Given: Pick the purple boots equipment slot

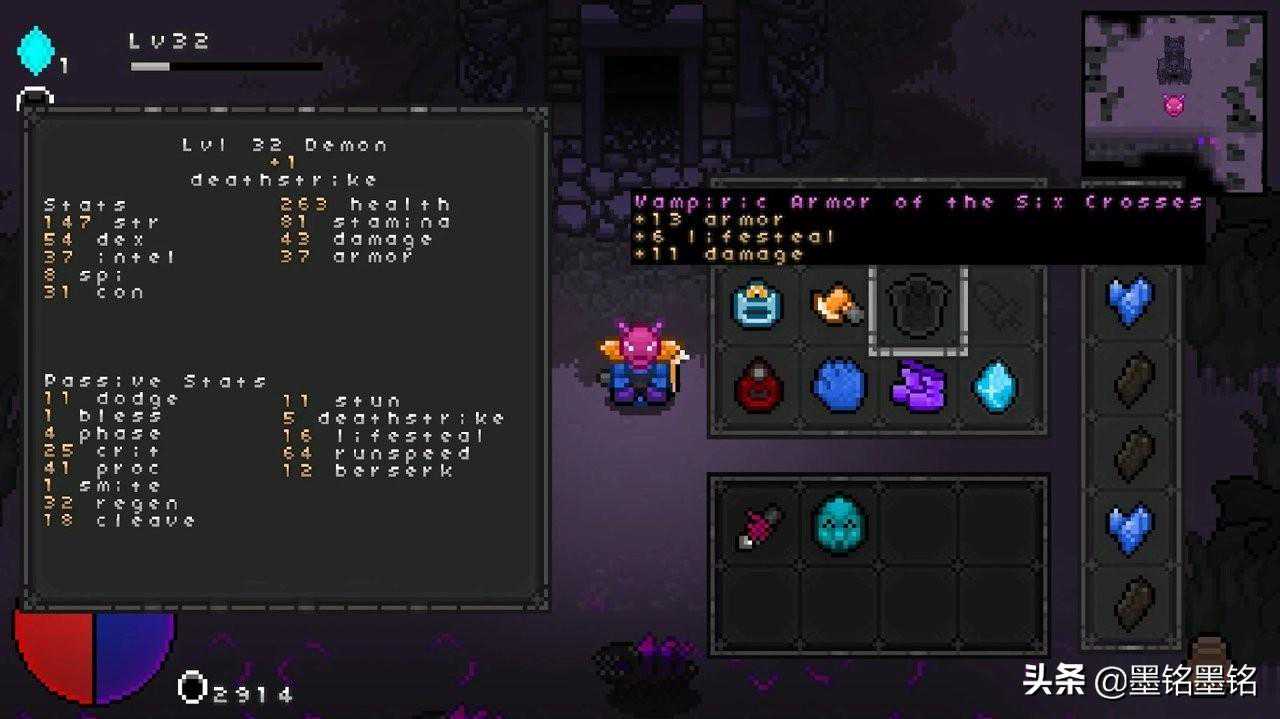Looking at the screenshot, I should coord(917,386).
